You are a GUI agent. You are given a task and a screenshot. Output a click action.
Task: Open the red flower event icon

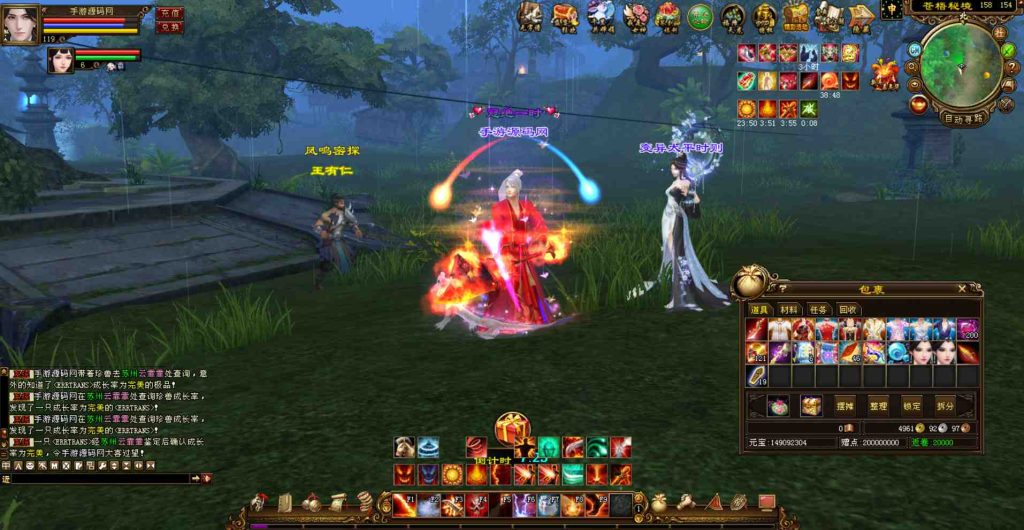[x=635, y=15]
